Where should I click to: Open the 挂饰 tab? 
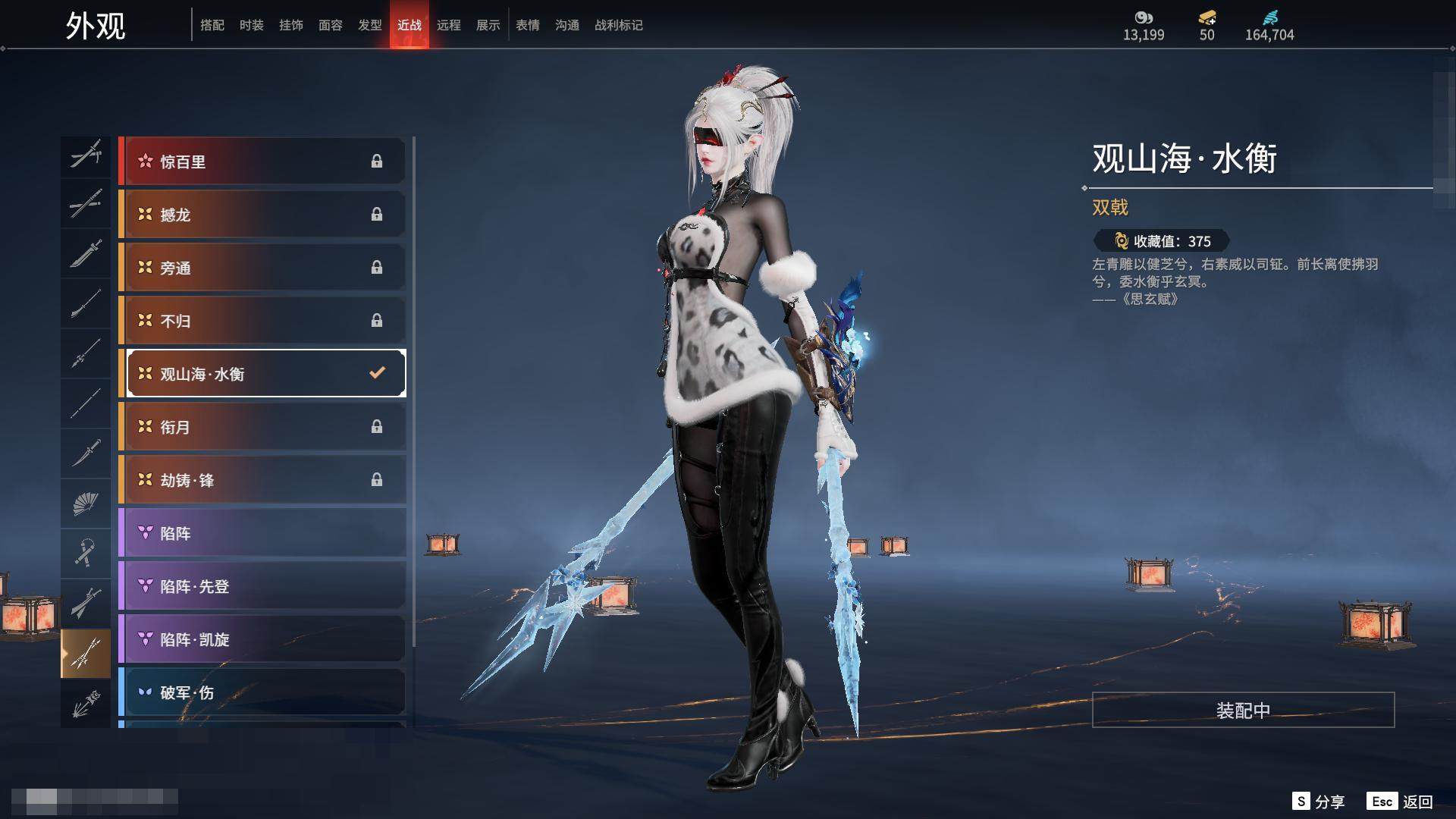click(x=290, y=25)
